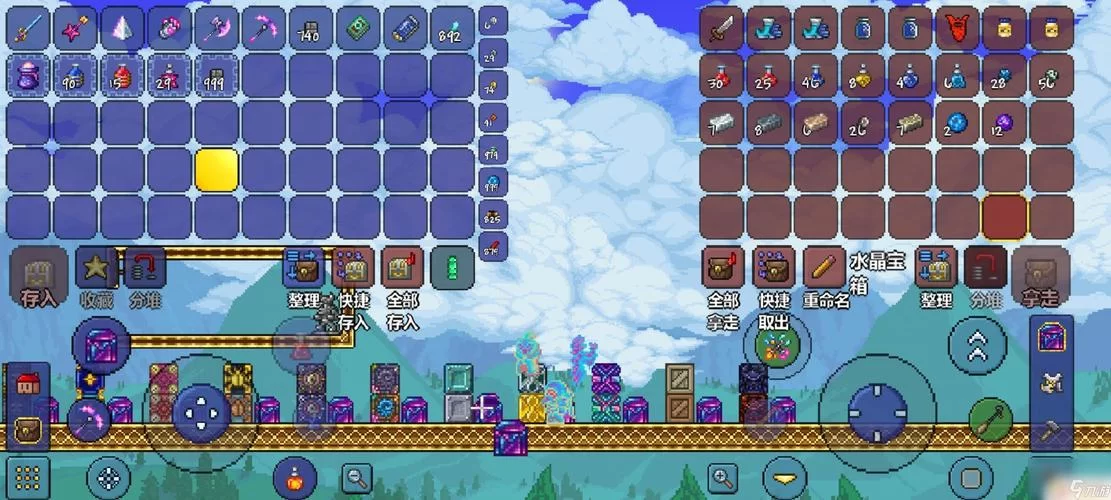
Task: Pick the pink star staff in hotbar
Action: [75, 28]
